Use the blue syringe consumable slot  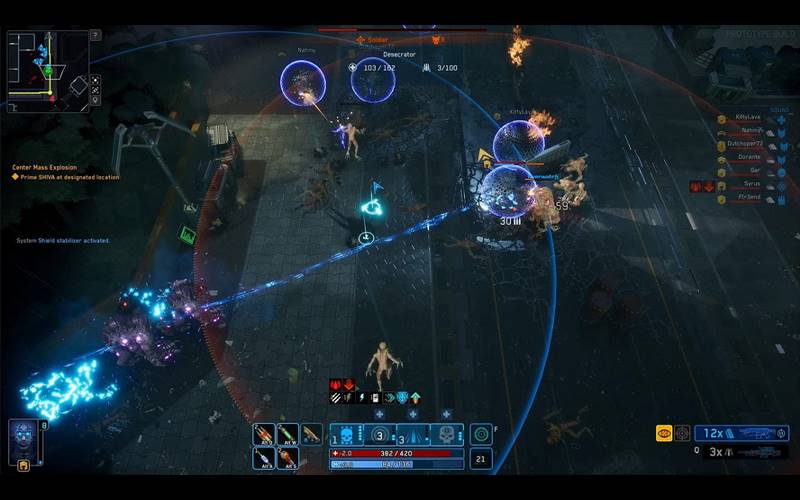[264, 458]
